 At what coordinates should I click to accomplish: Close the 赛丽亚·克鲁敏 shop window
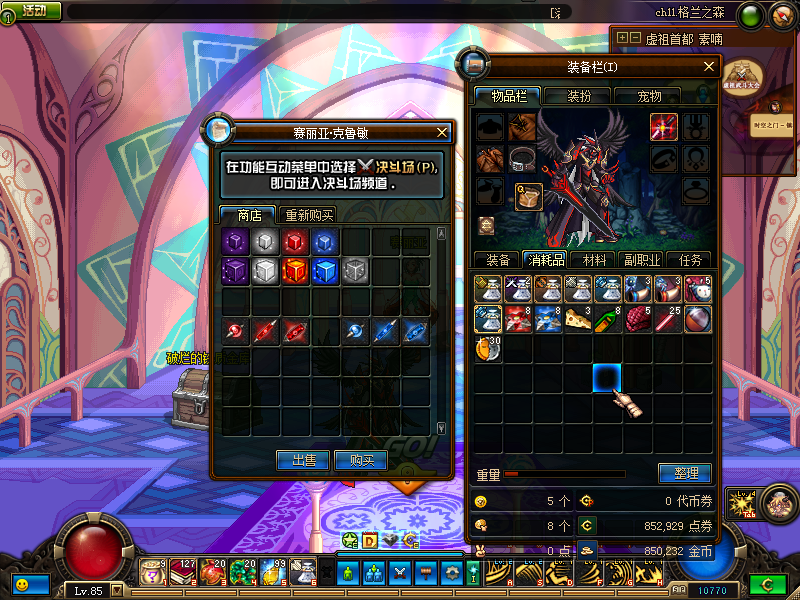pos(442,131)
